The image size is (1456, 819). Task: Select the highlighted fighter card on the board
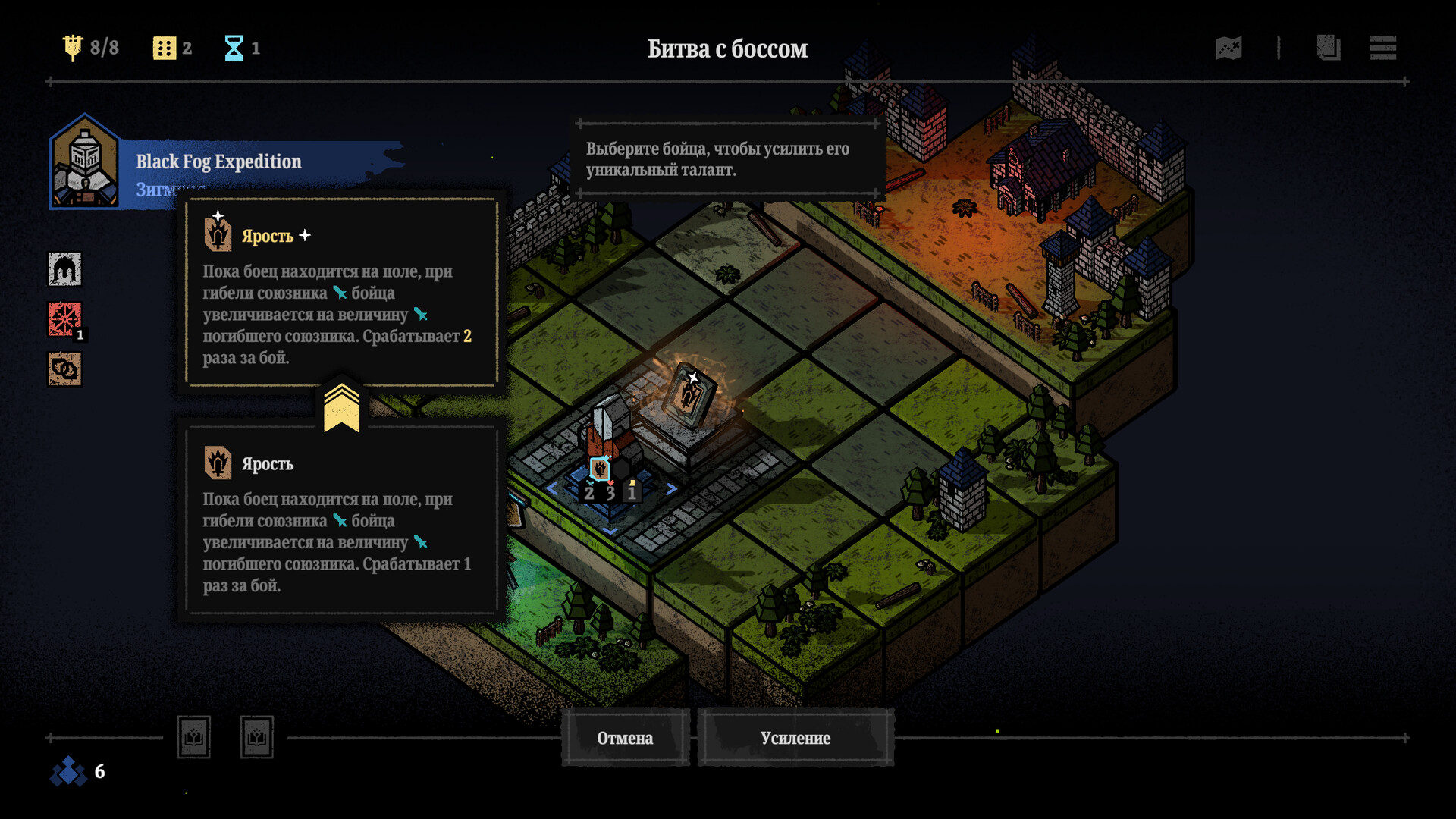coord(688,394)
